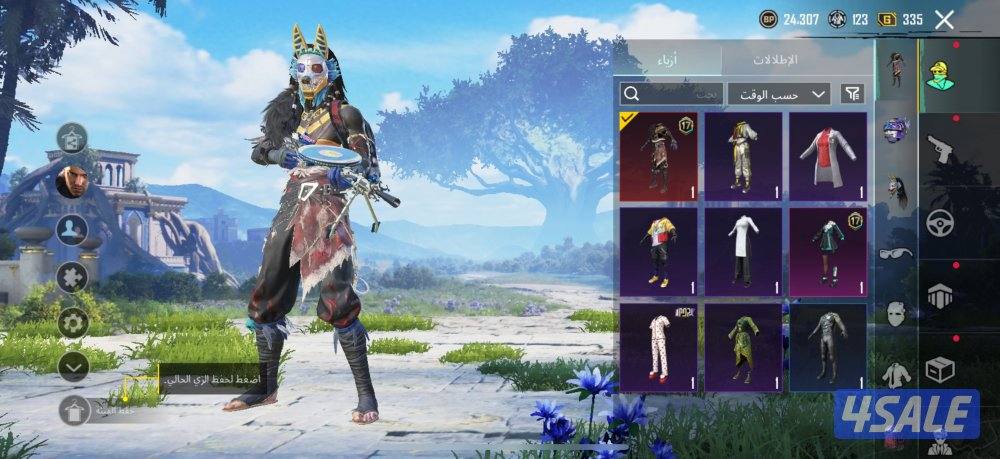Open the pistol weapons category
Screen dimensions: 1000x459
[942, 150]
